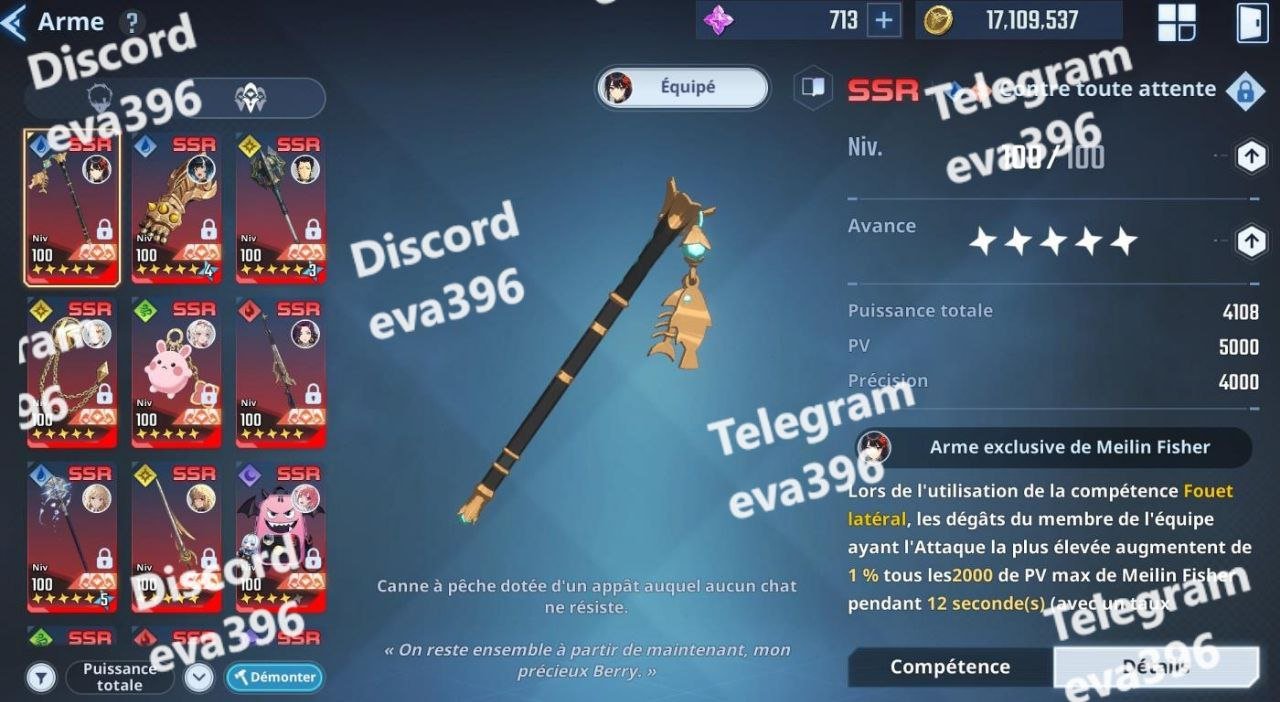Advance weapon with Avance arrow button

click(1250, 241)
